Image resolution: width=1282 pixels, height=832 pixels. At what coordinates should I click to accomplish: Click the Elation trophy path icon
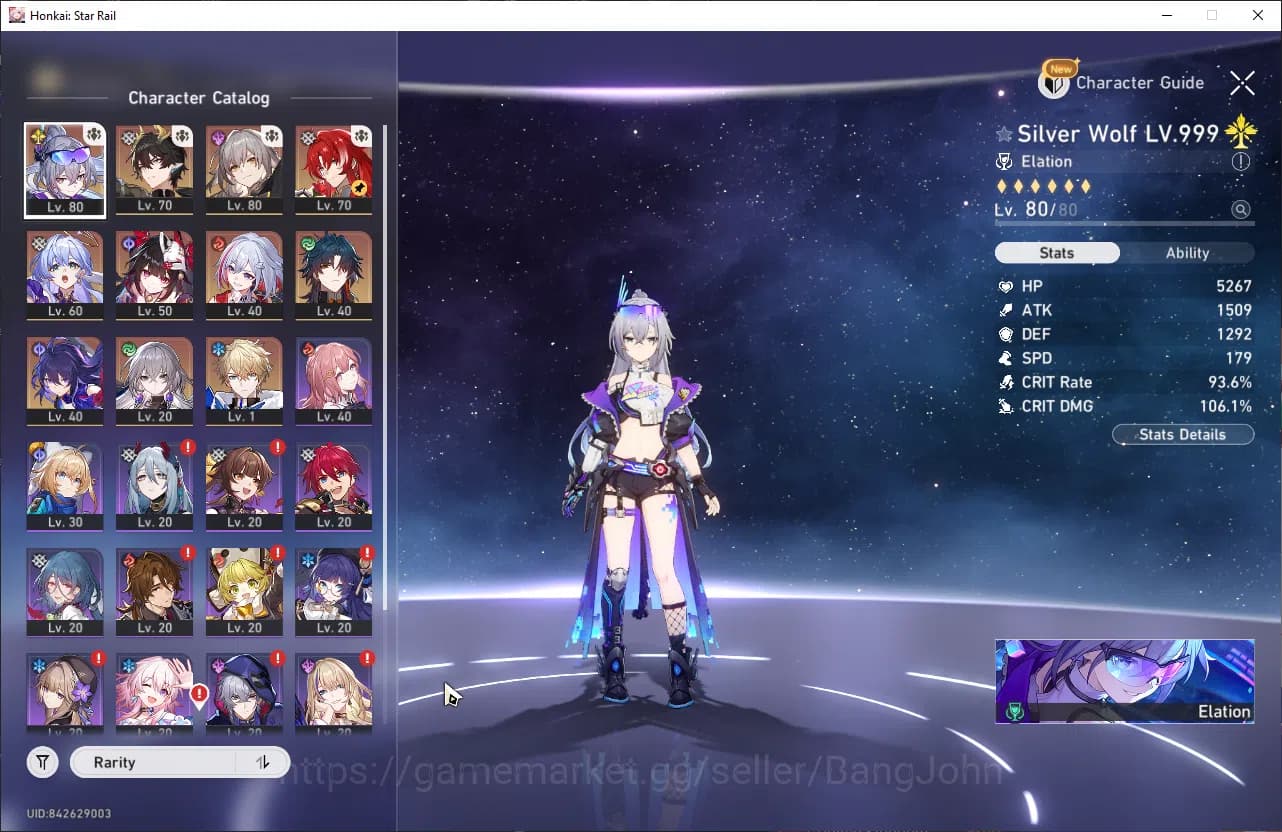[x=1004, y=161]
